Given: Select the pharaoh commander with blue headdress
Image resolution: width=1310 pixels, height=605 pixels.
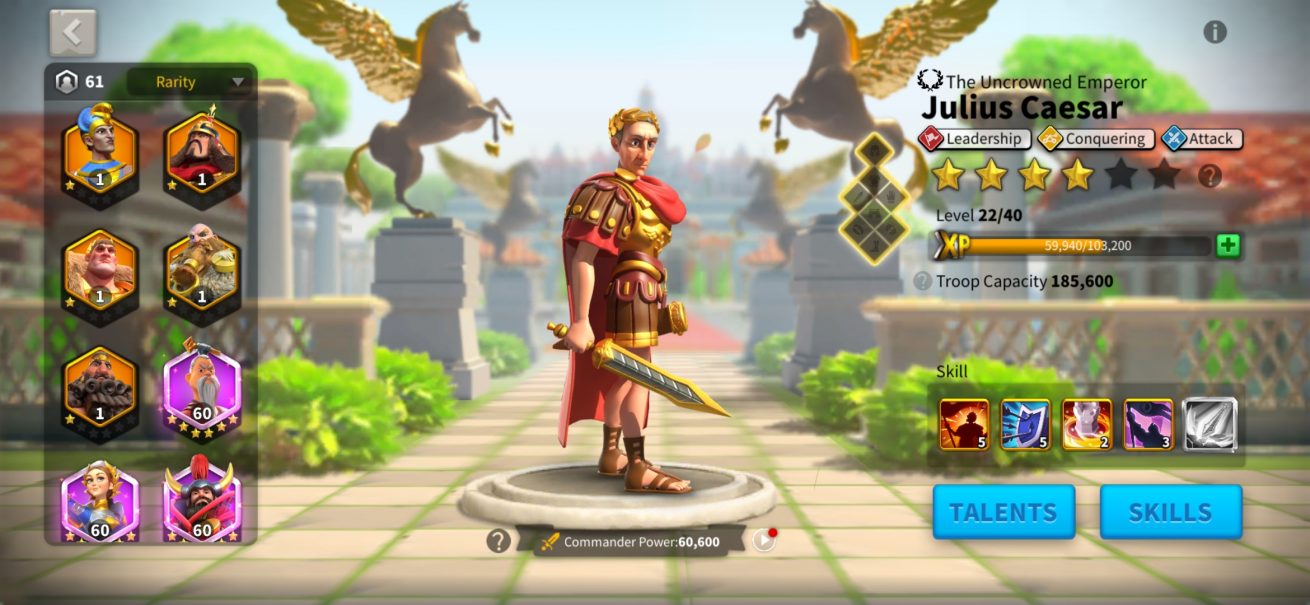Looking at the screenshot, I should (99, 149).
